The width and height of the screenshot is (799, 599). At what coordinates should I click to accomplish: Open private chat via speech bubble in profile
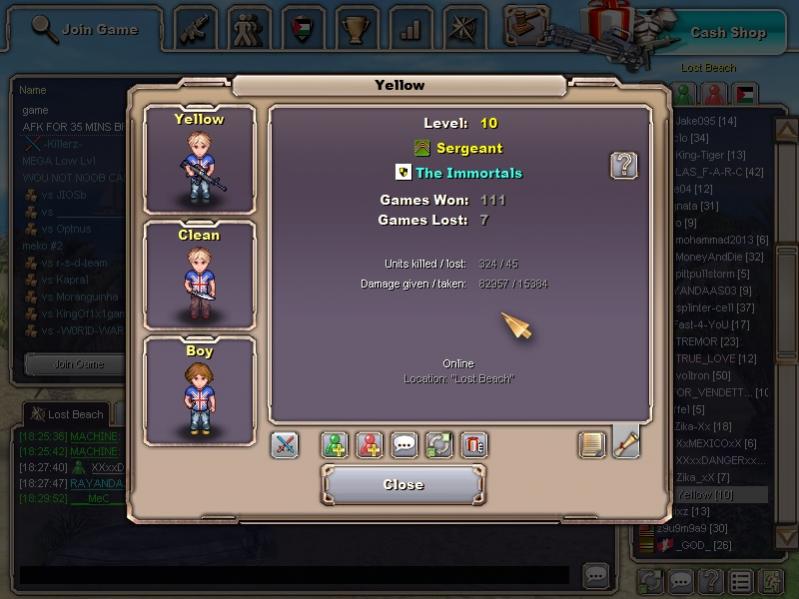405,445
